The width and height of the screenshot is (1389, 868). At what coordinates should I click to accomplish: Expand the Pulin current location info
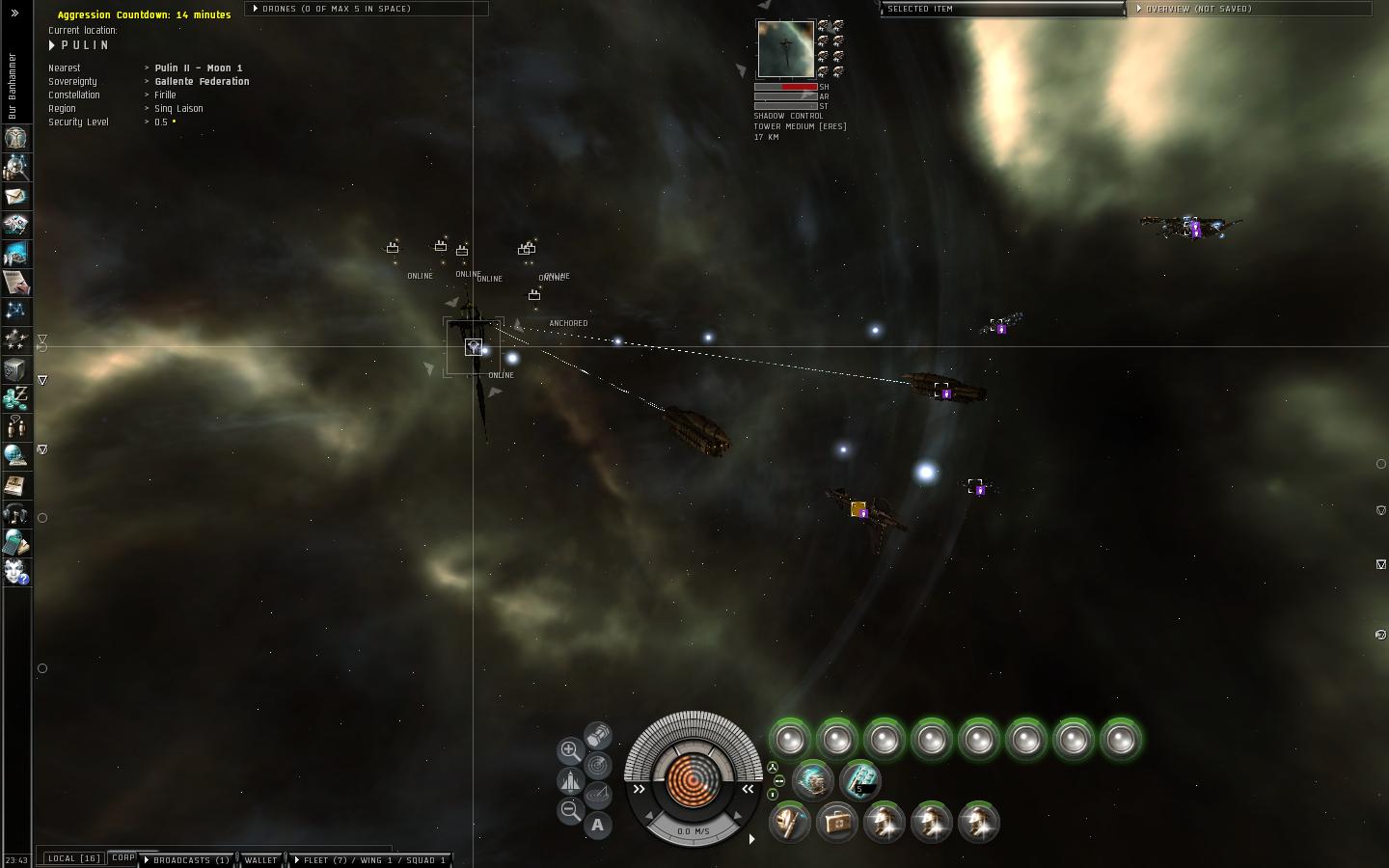[53, 45]
